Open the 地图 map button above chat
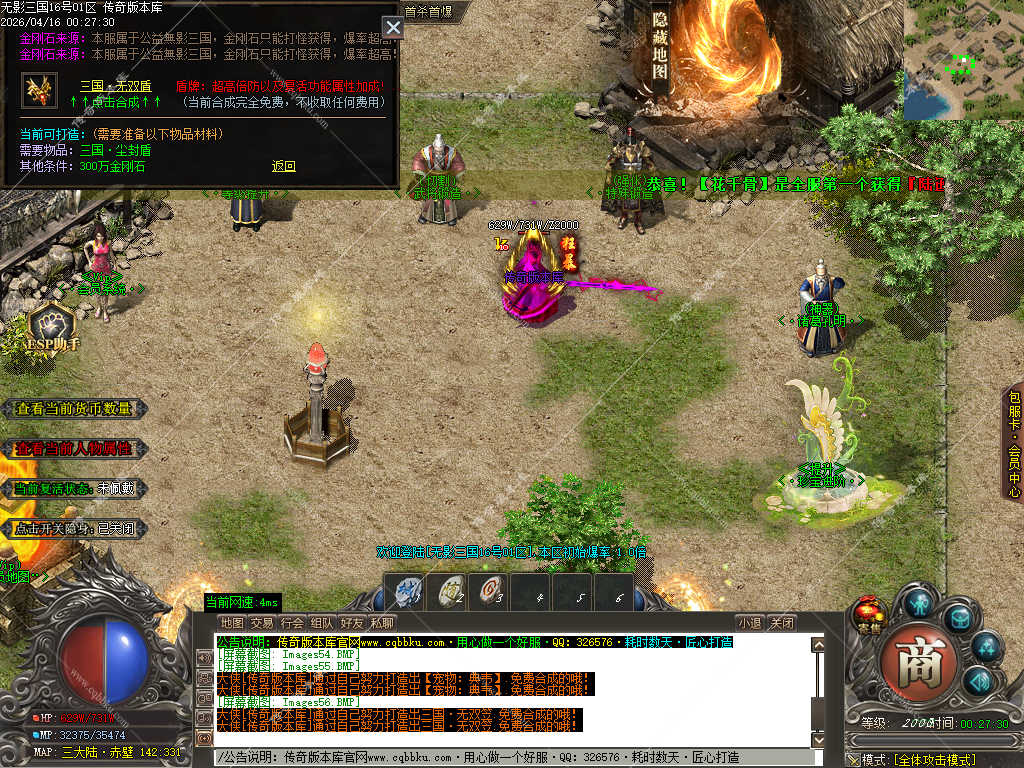The height and width of the screenshot is (768, 1024). tap(232, 623)
